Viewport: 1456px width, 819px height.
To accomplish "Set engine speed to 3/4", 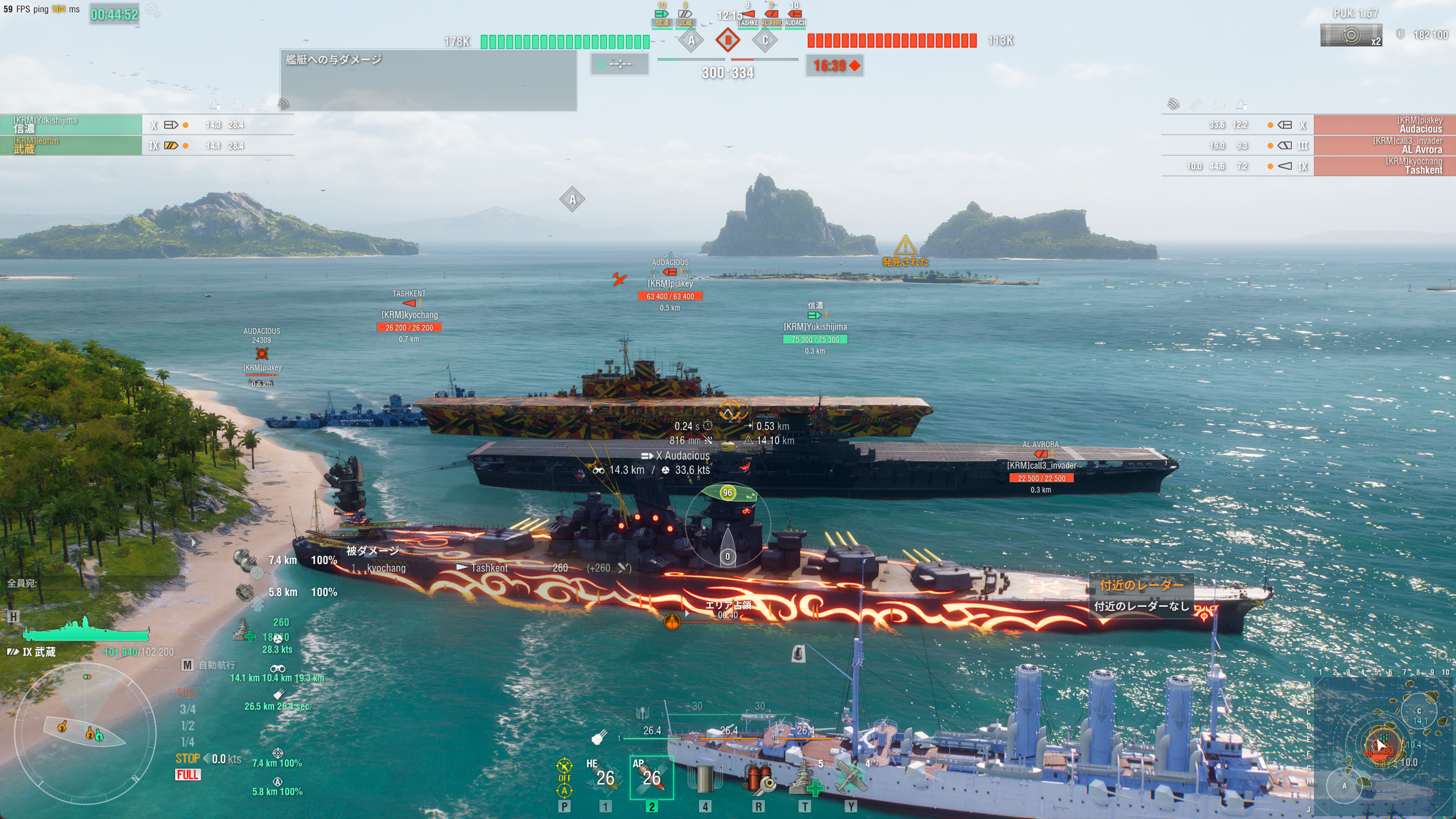I will [188, 709].
